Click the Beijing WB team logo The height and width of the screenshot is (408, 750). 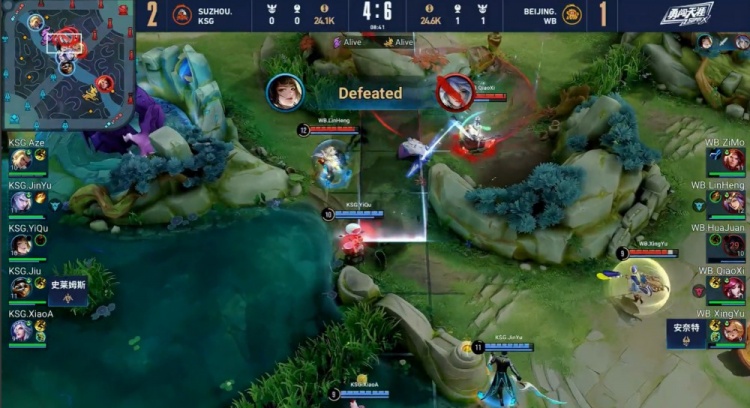coord(571,15)
